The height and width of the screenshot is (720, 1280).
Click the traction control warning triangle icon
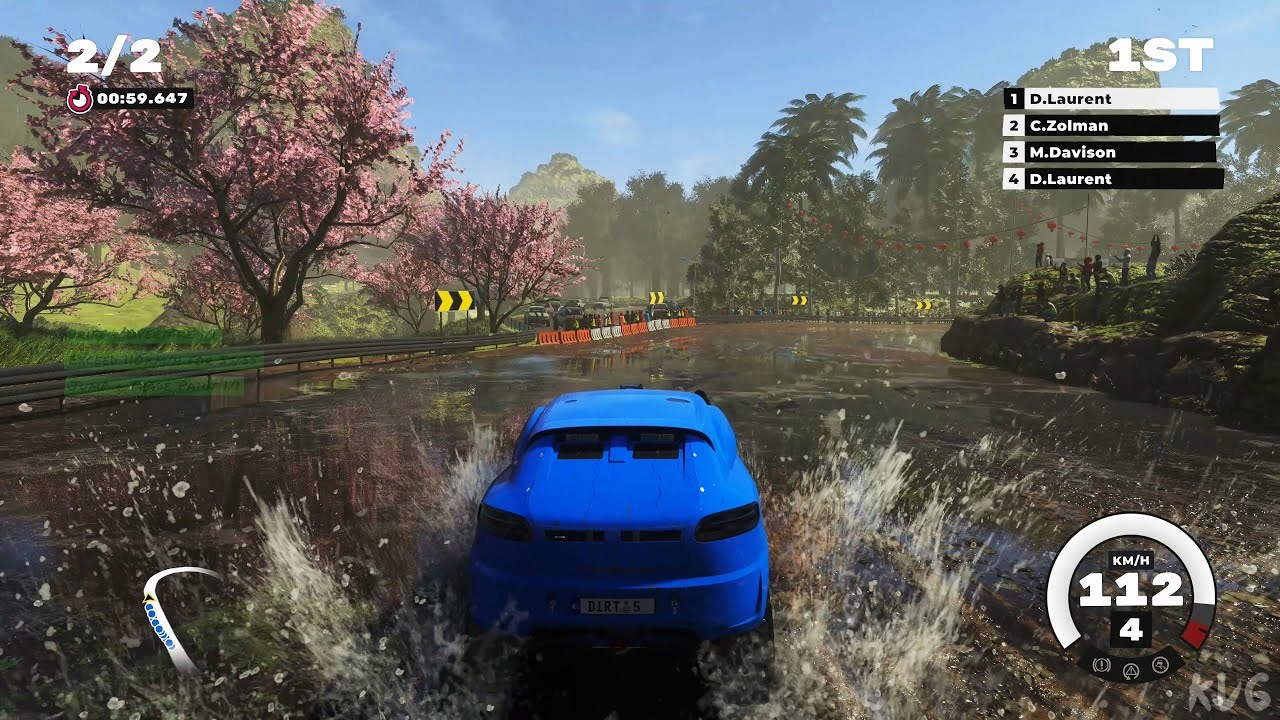(x=1132, y=669)
